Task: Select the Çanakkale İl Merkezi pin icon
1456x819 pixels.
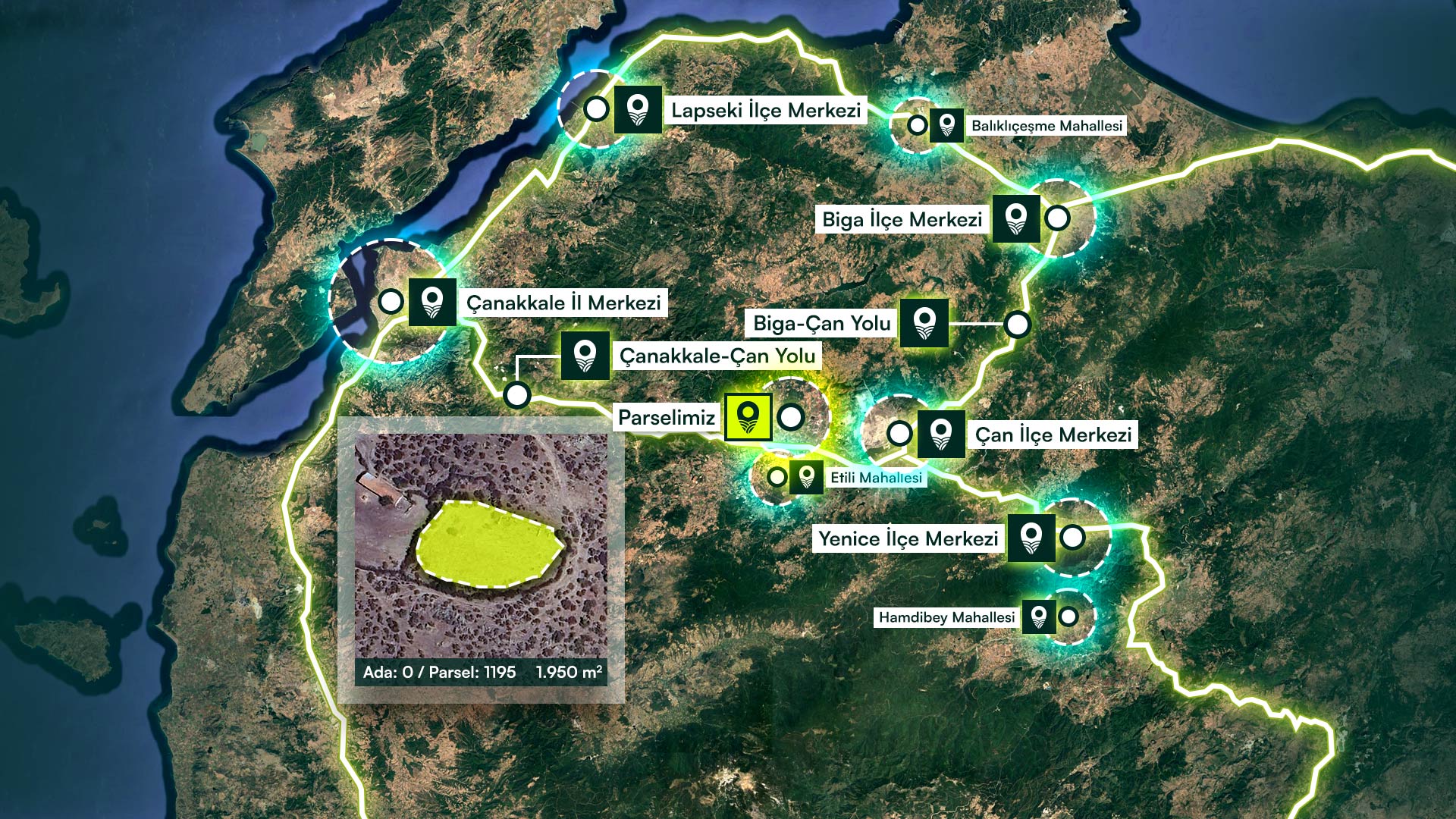Action: (432, 302)
